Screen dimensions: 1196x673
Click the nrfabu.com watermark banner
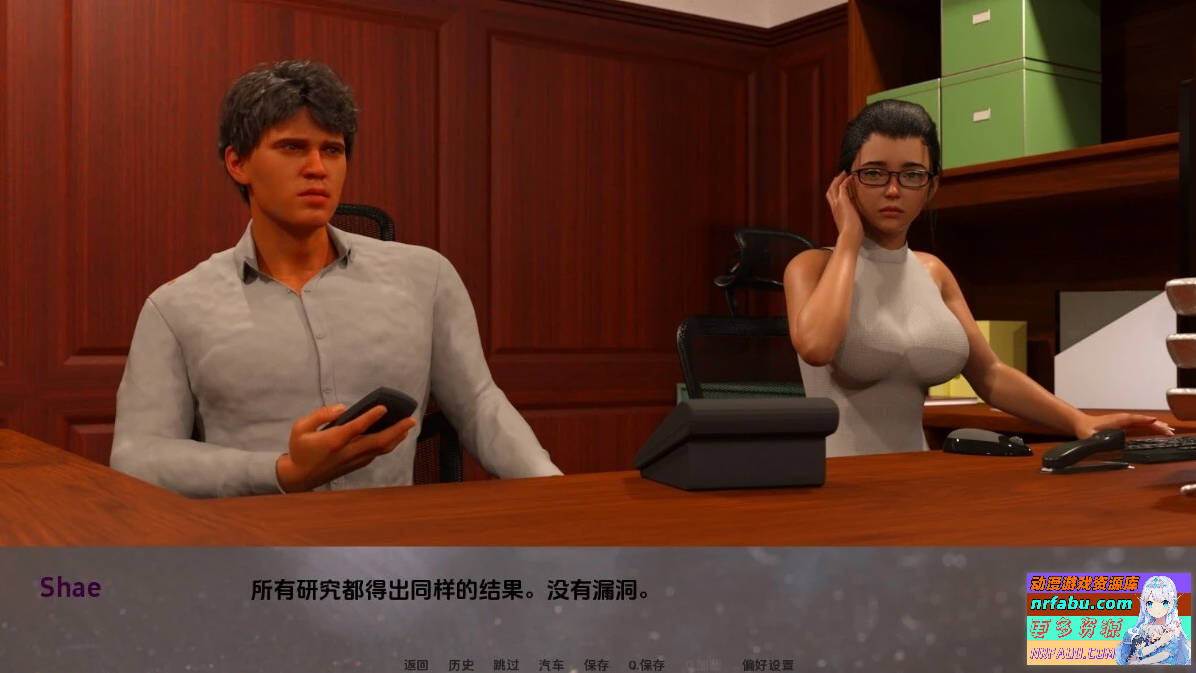pos(1108,618)
